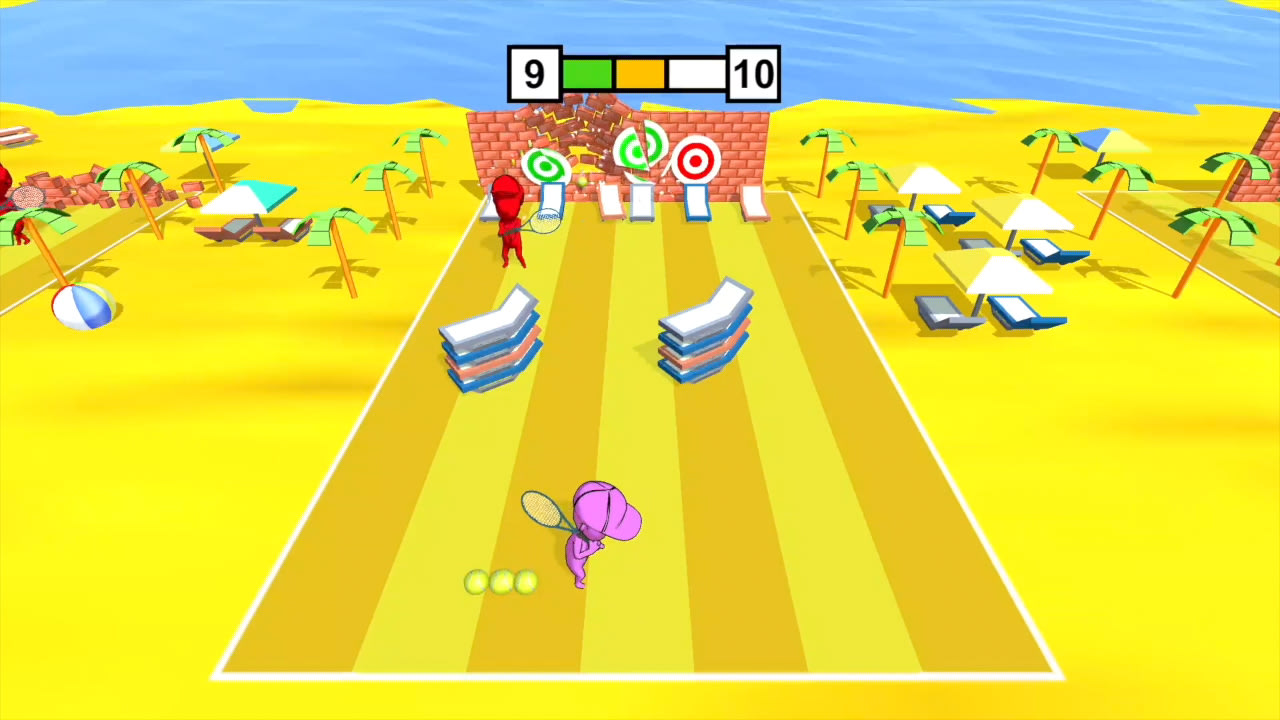Select the score box showing 10
This screenshot has height=720, width=1280.
(x=753, y=72)
